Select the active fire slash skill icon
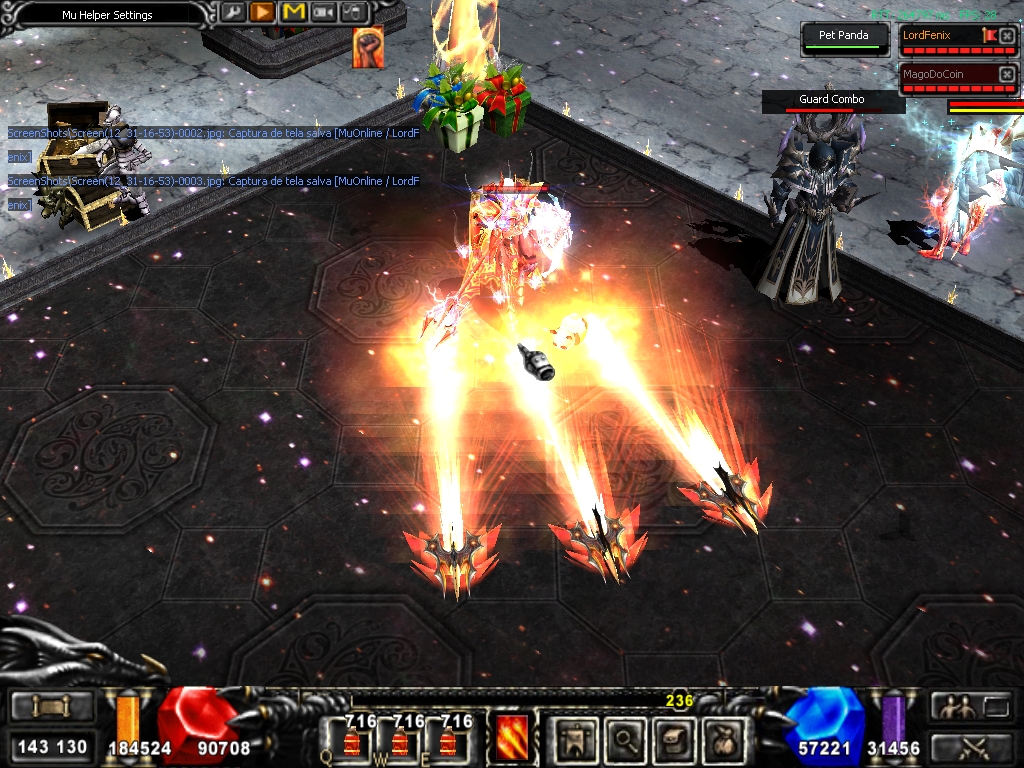This screenshot has width=1024, height=768. click(x=512, y=738)
